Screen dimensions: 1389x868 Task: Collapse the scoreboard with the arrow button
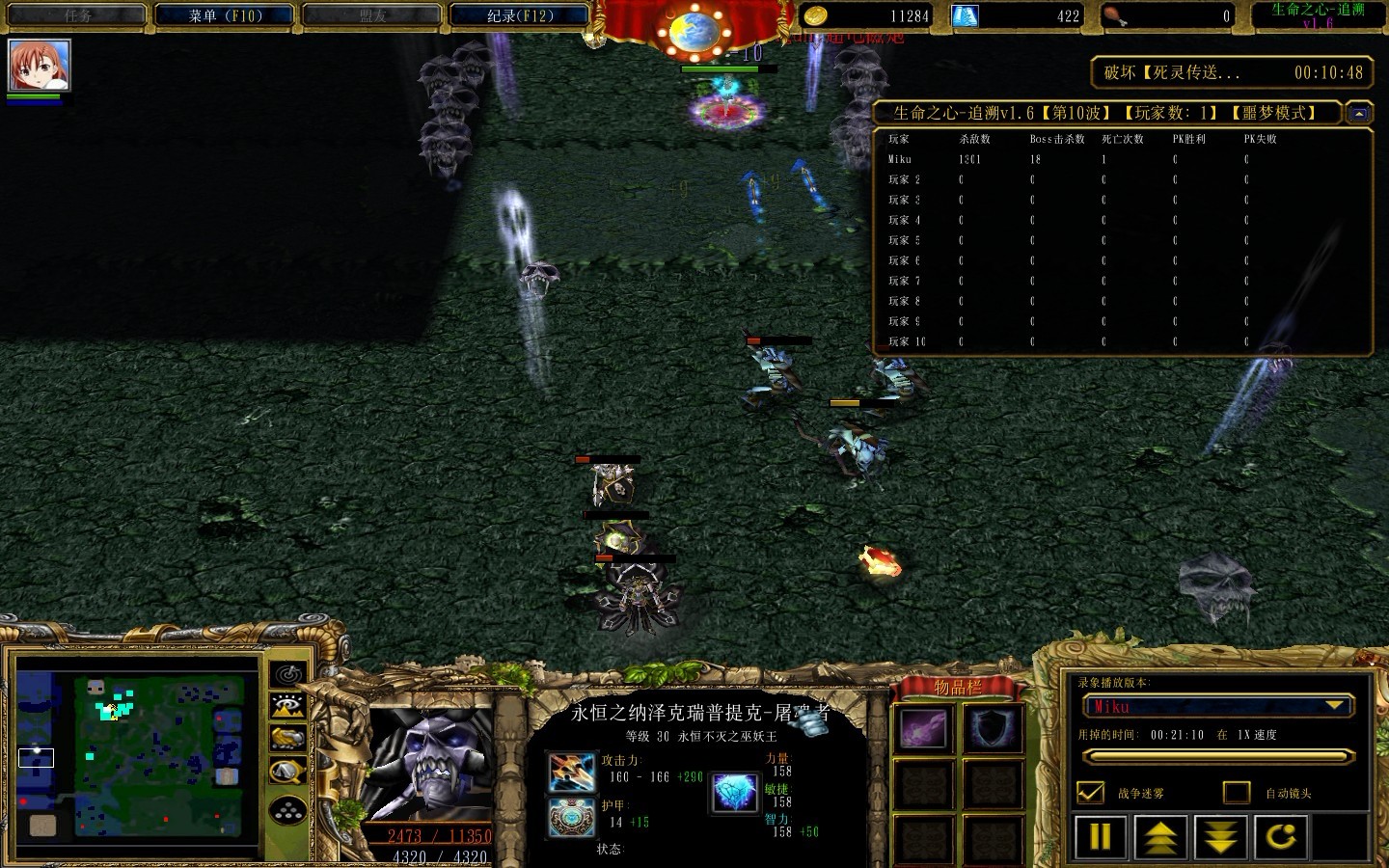1358,114
